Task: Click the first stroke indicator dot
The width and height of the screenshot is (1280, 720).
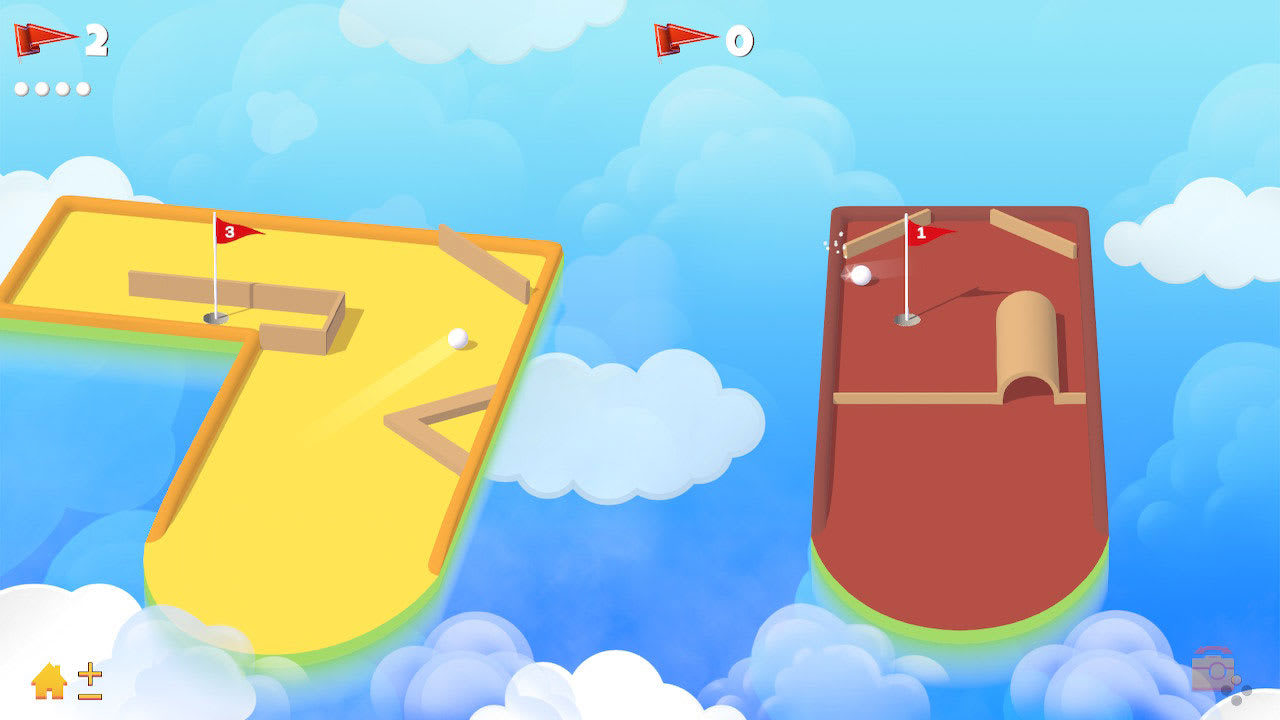Action: coord(20,87)
